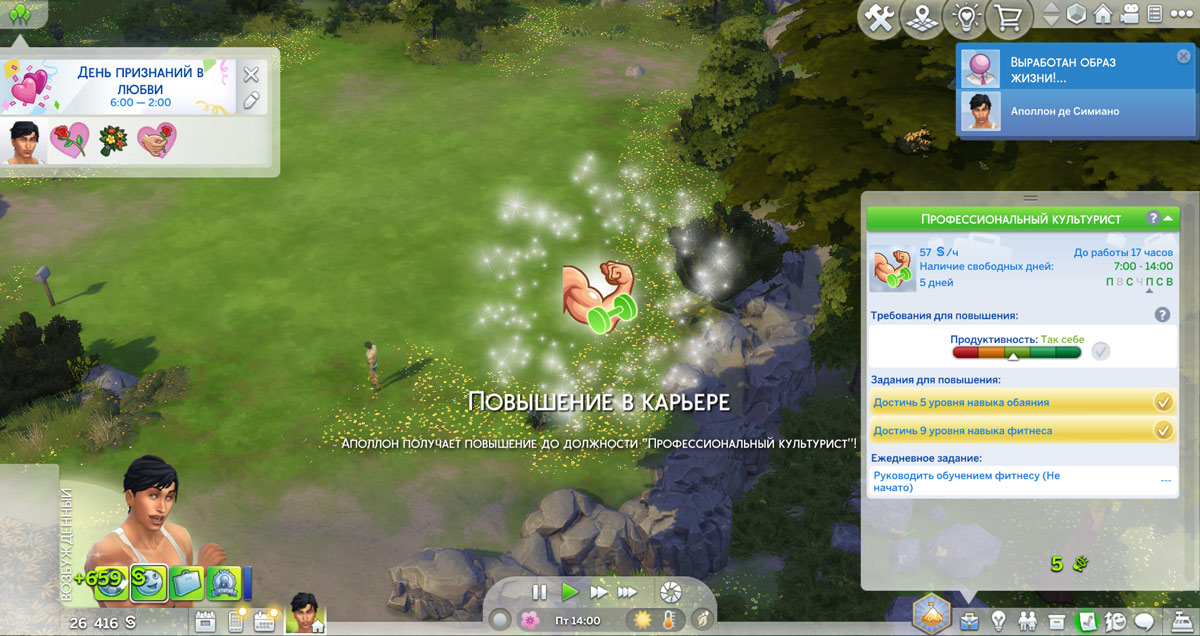Select the red rose holiday tradition icon

click(69, 140)
